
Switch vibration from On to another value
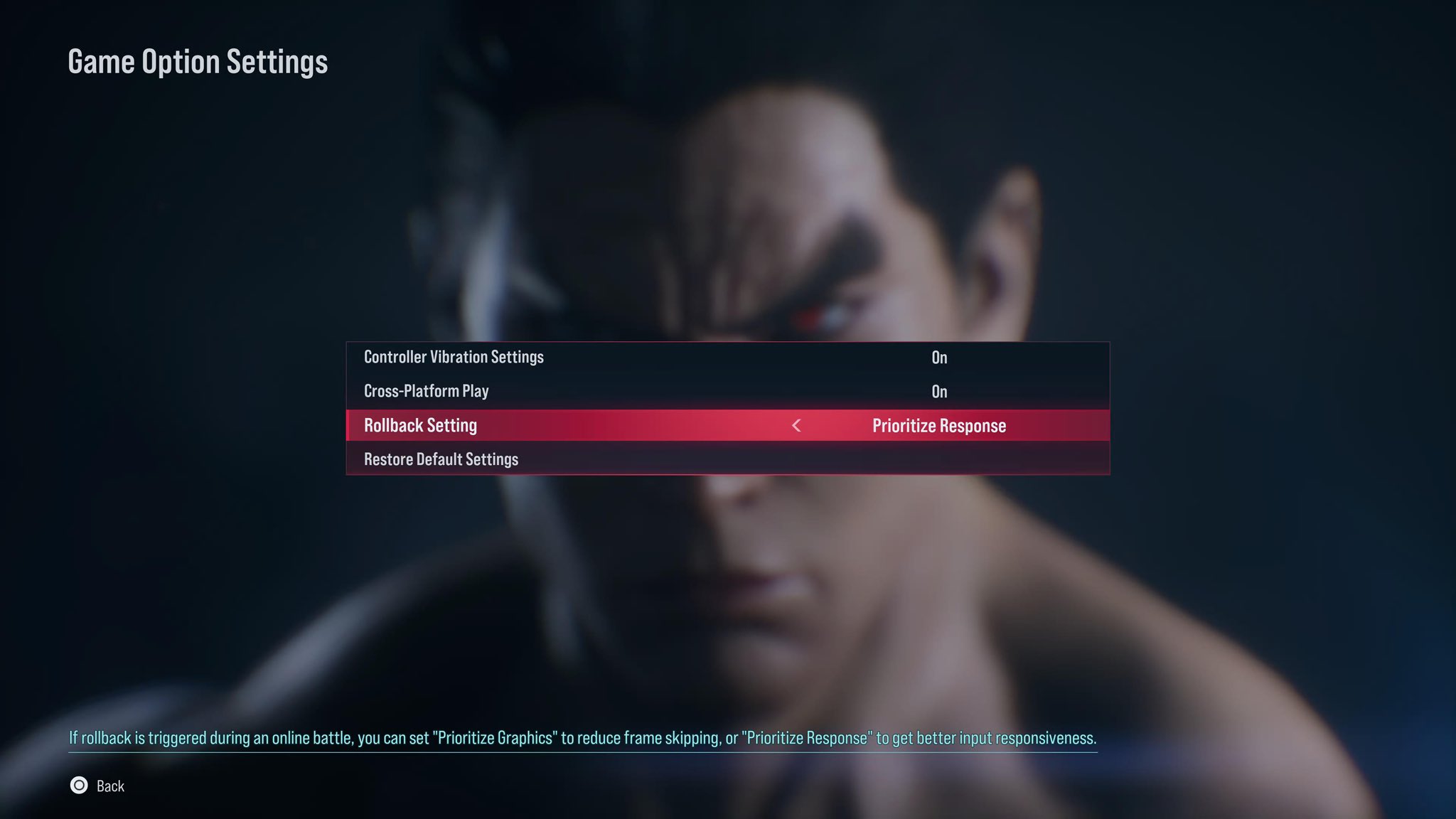pyautogui.click(x=940, y=357)
